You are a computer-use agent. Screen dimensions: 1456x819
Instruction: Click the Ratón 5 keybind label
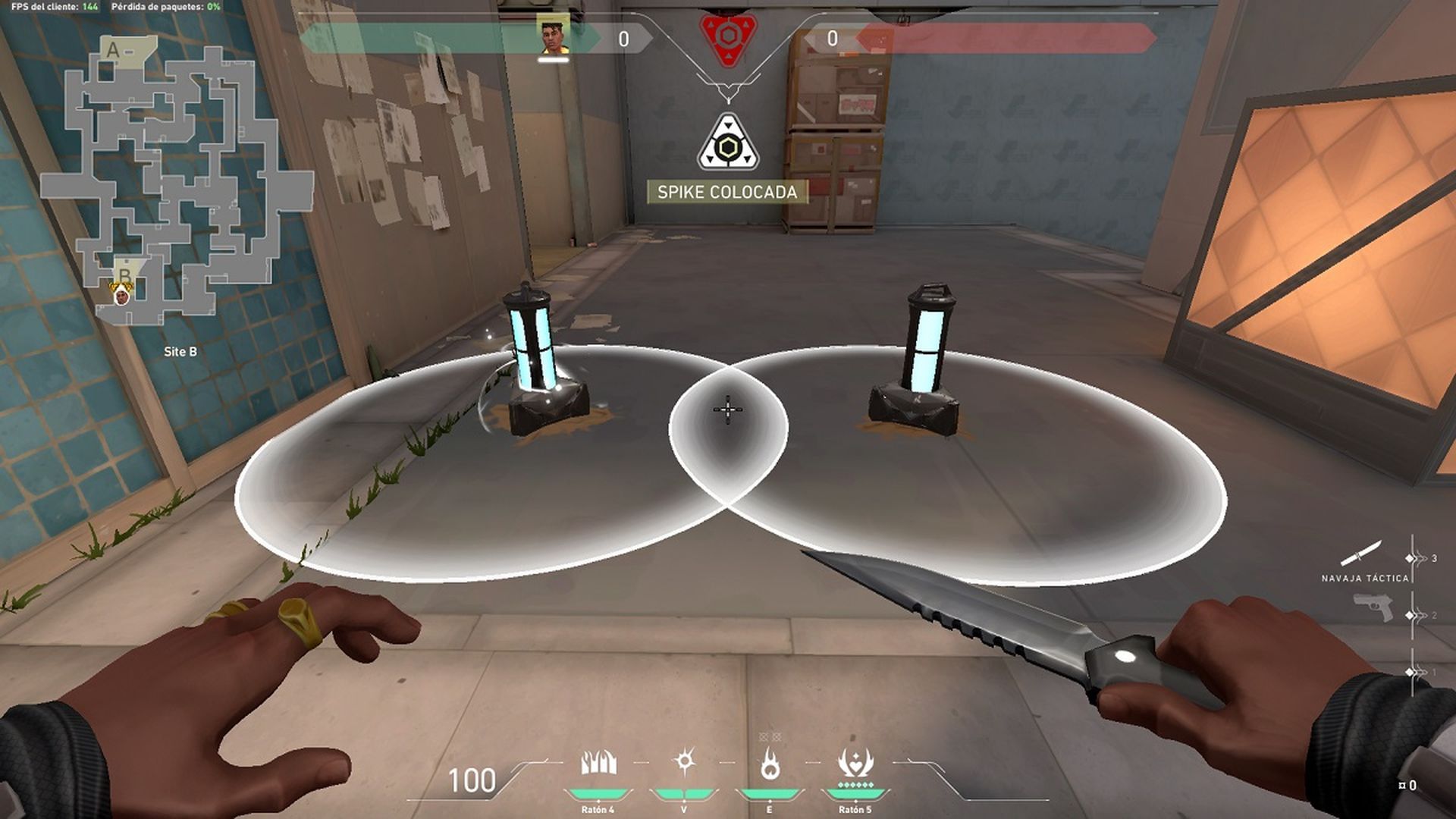857,808
